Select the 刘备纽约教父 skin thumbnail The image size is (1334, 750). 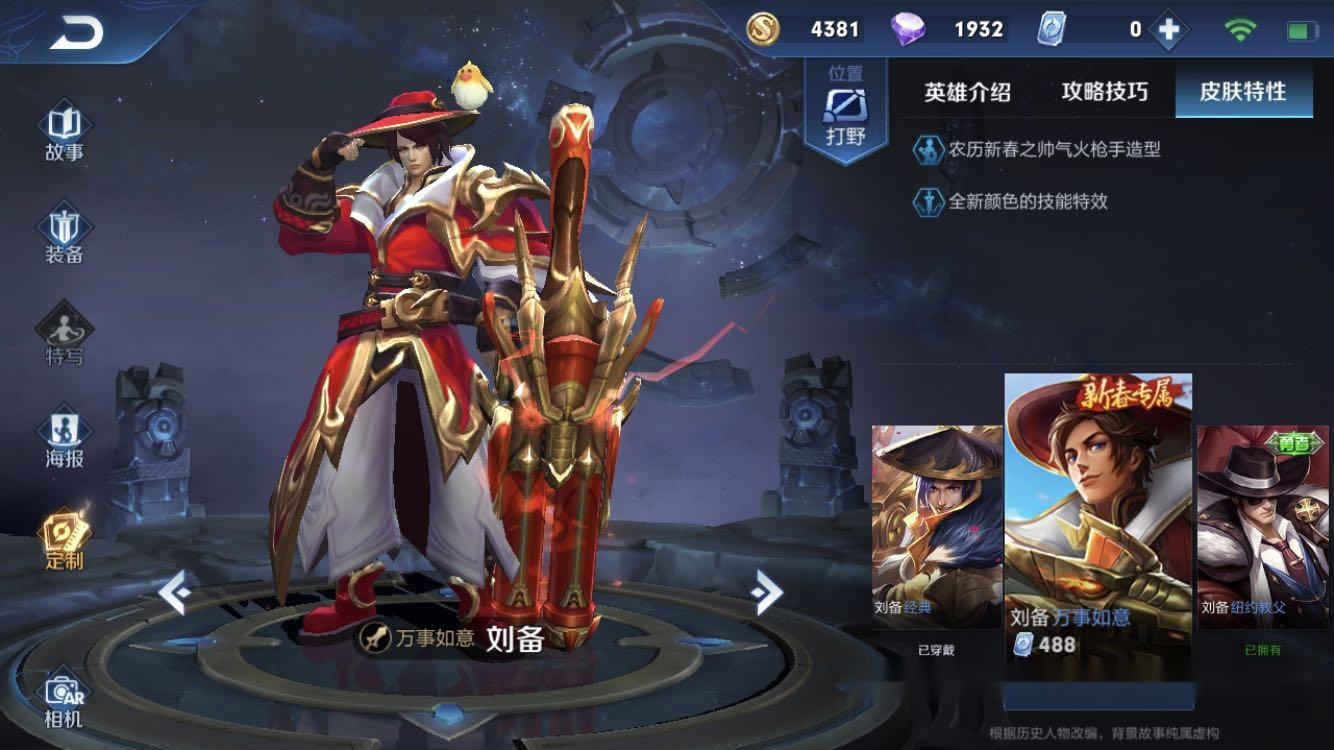(x=1261, y=520)
